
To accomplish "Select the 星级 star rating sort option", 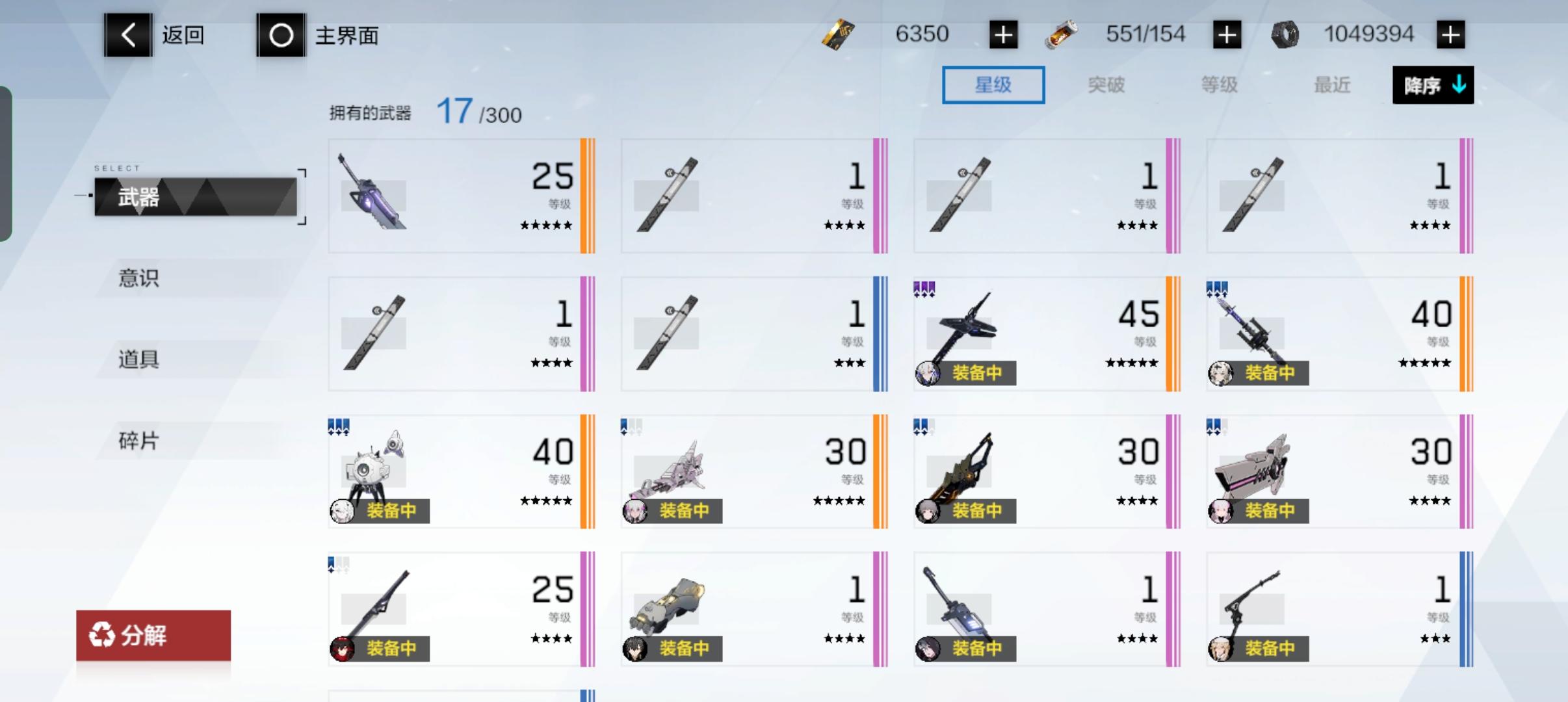I will coord(993,85).
